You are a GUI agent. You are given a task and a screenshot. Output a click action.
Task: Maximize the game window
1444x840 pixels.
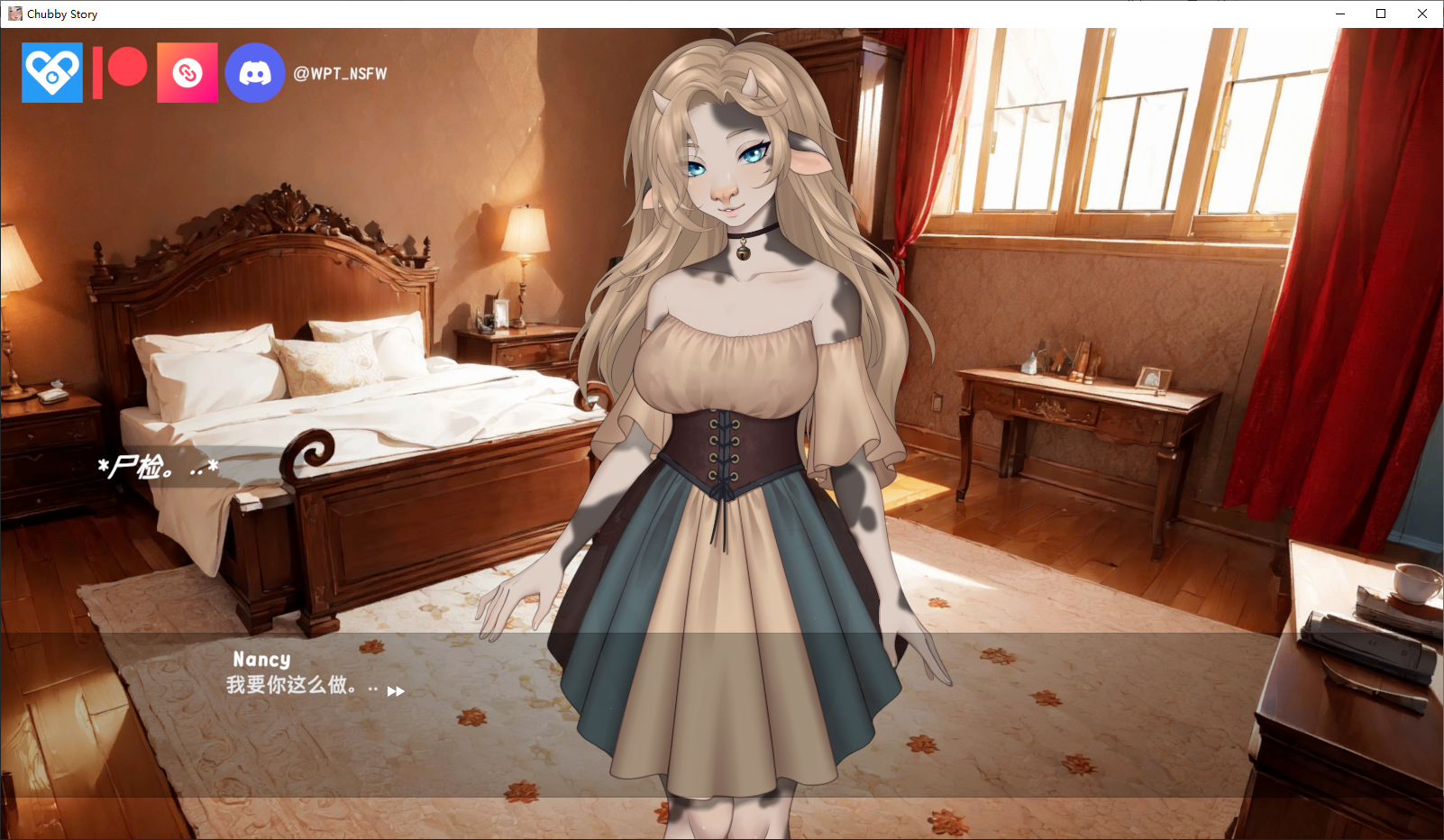pos(1381,14)
